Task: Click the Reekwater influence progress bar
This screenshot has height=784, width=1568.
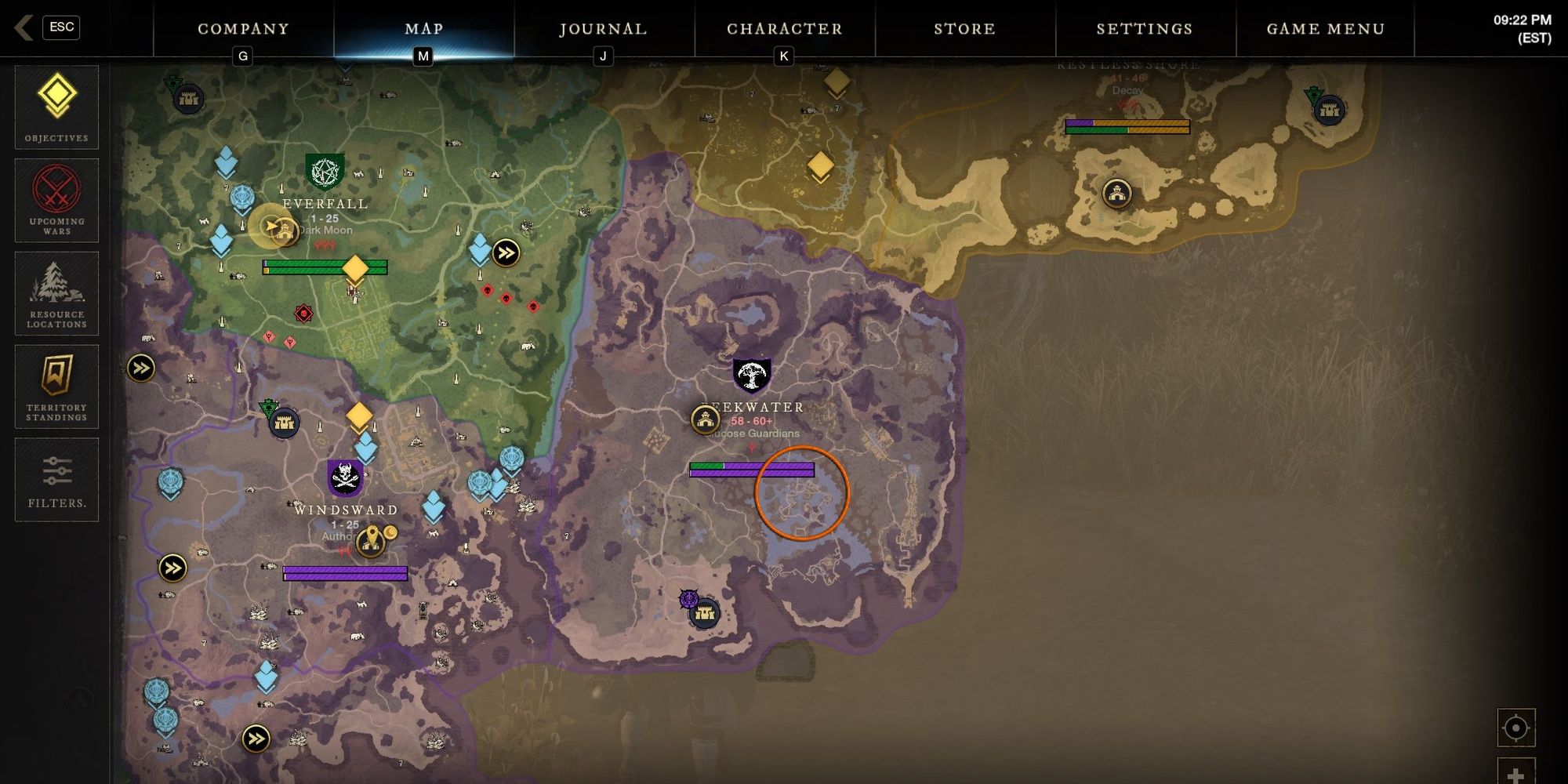Action: point(751,470)
